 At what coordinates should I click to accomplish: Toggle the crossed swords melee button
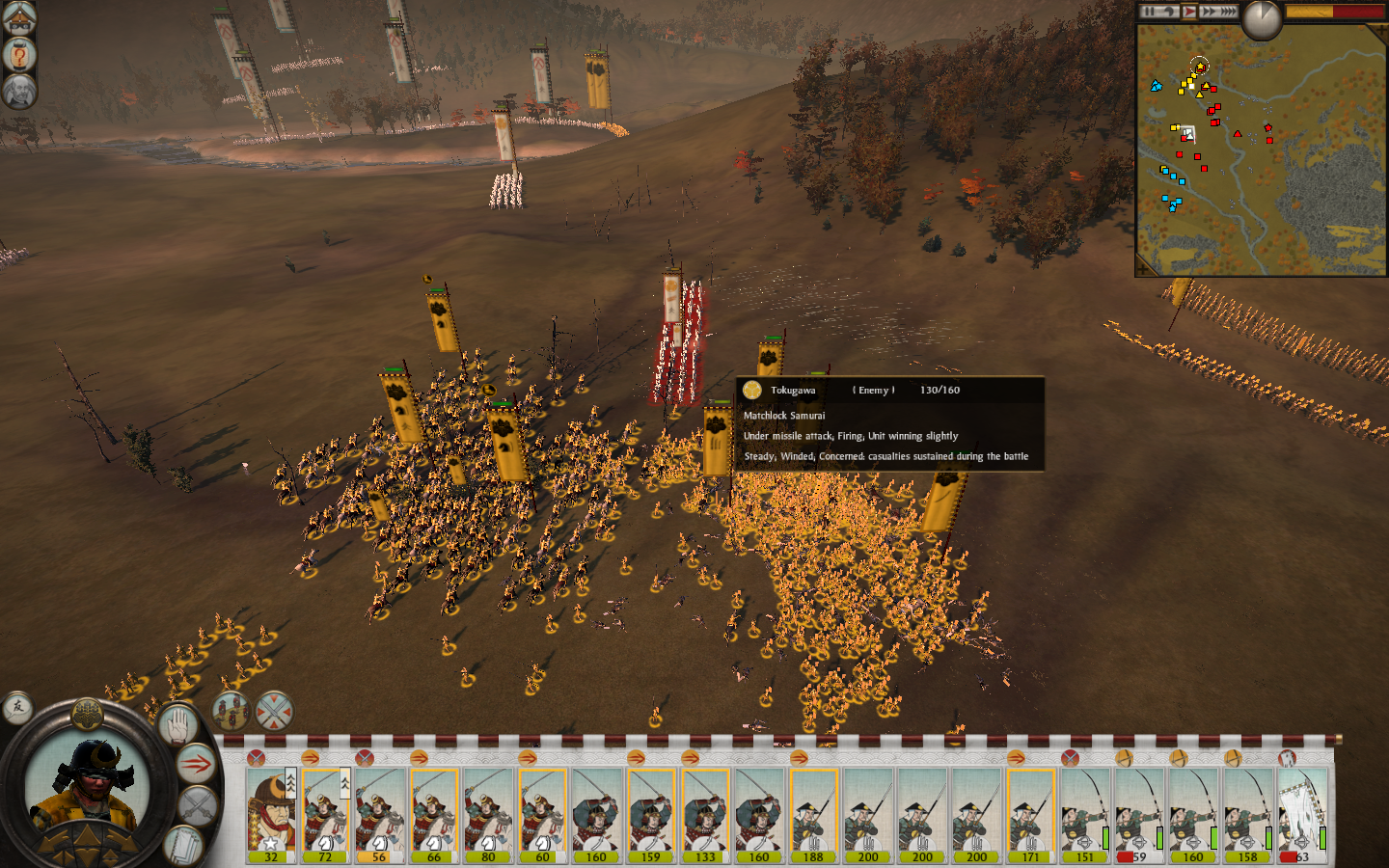coord(197,806)
